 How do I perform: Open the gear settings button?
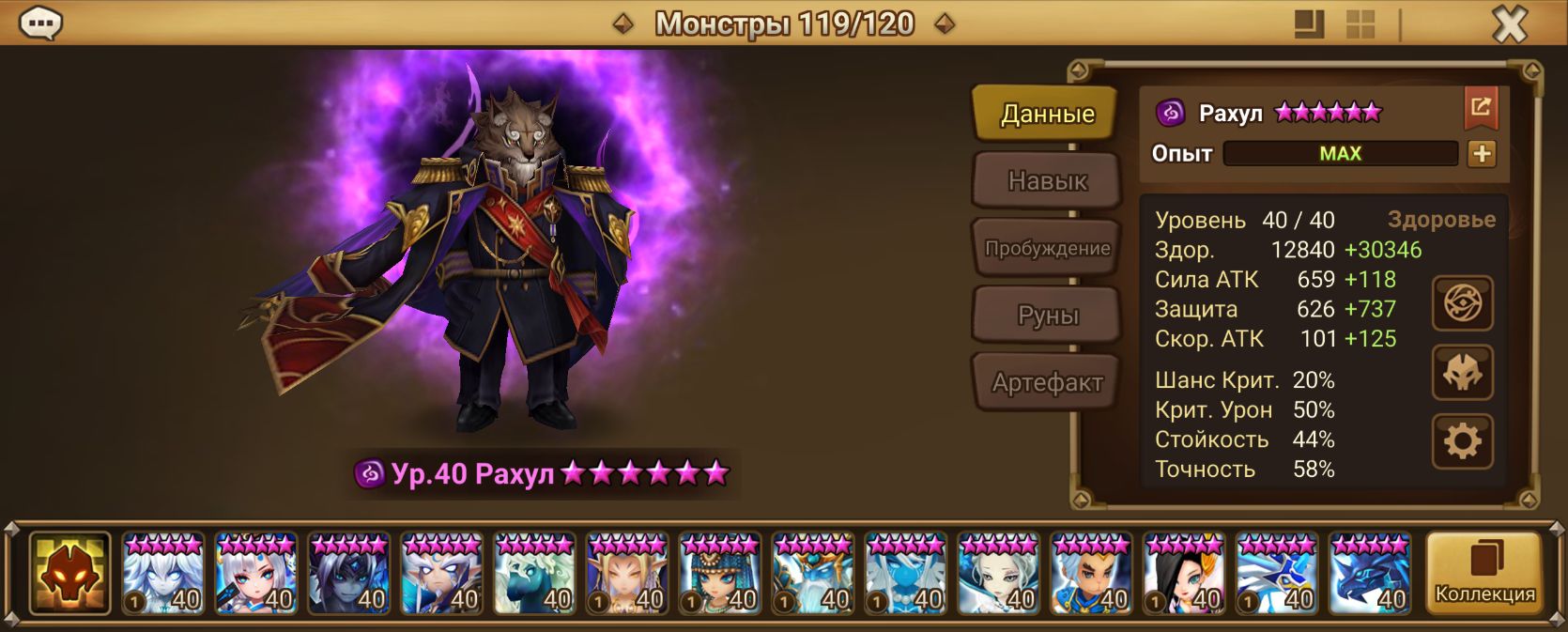point(1462,441)
